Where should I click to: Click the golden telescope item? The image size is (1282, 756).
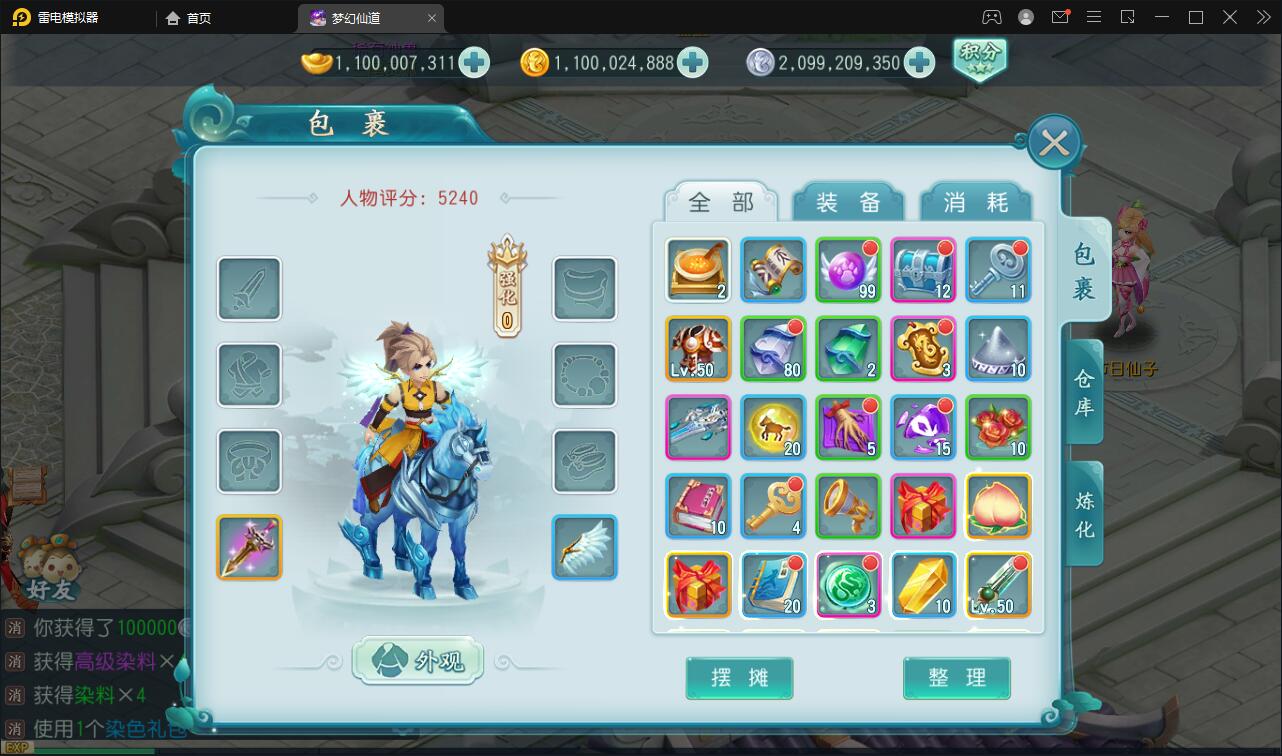point(847,505)
